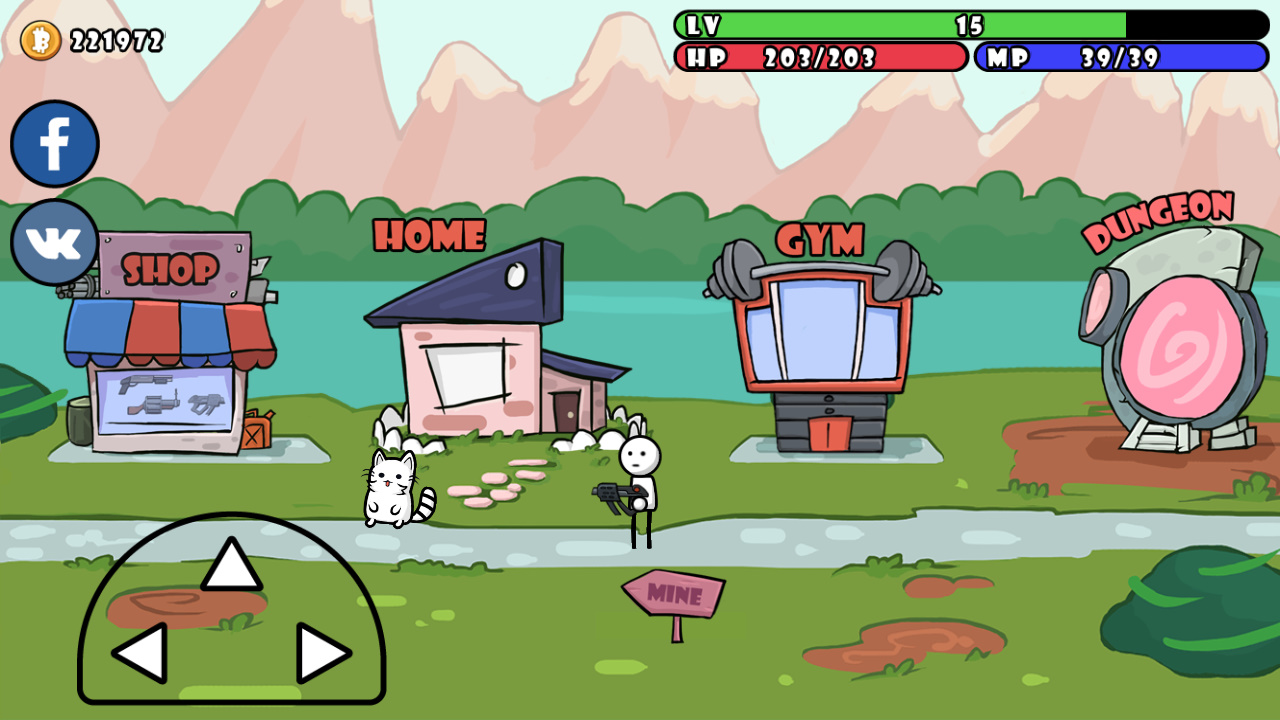Click the red gas can beside the Shop

[255, 430]
